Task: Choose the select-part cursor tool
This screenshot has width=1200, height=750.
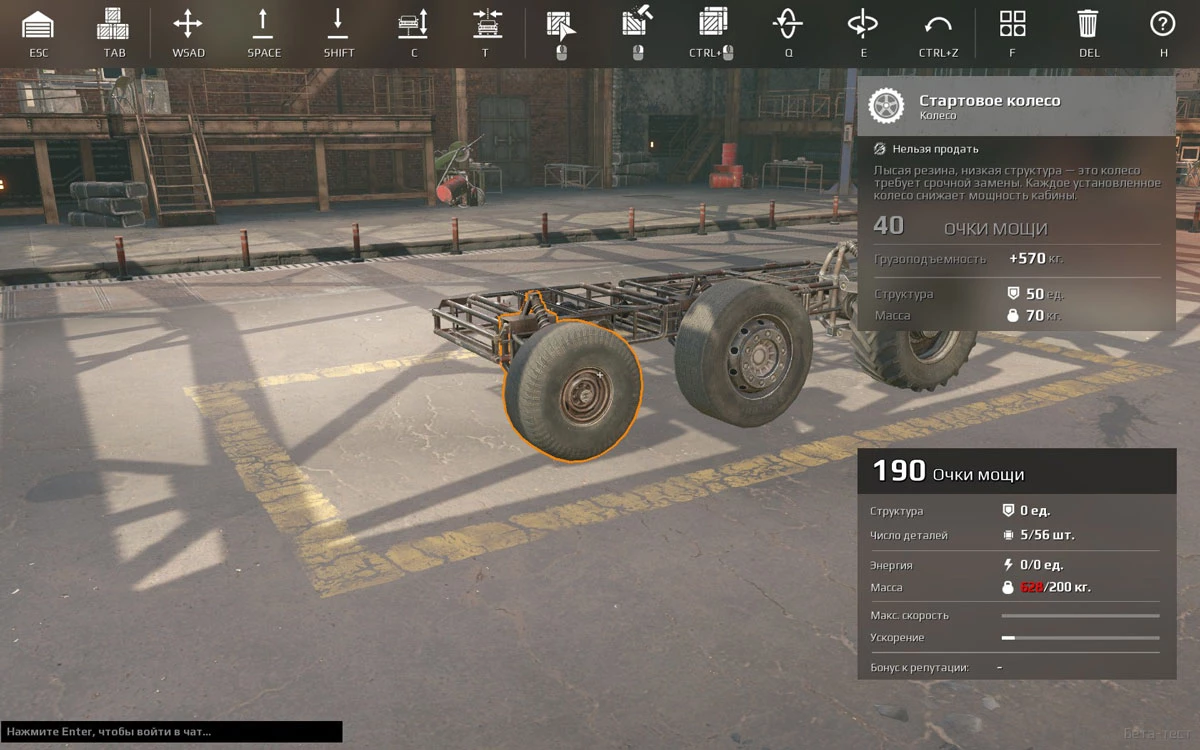Action: point(561,24)
